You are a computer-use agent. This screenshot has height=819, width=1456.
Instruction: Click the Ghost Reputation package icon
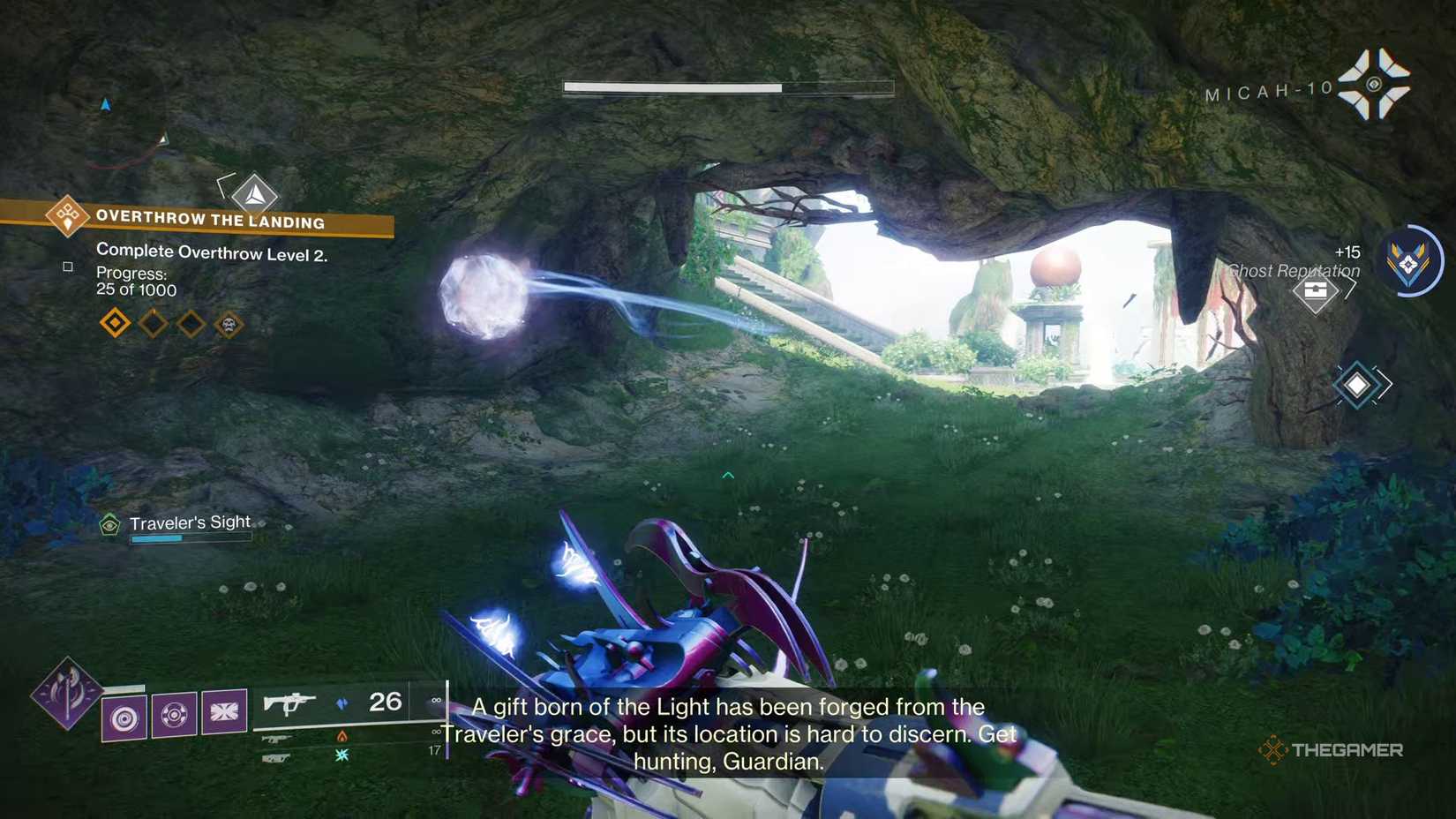[1317, 293]
